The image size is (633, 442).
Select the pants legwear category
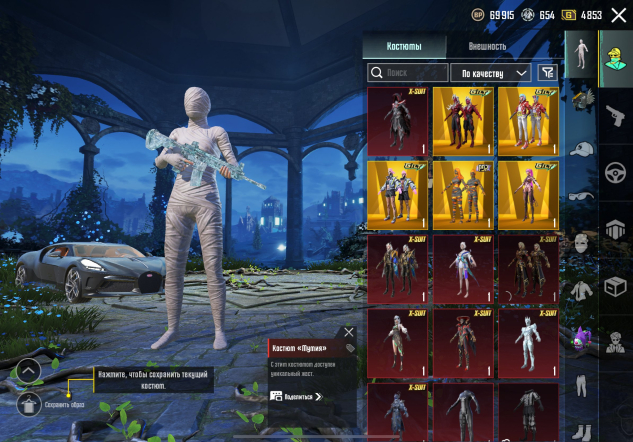pyautogui.click(x=582, y=385)
